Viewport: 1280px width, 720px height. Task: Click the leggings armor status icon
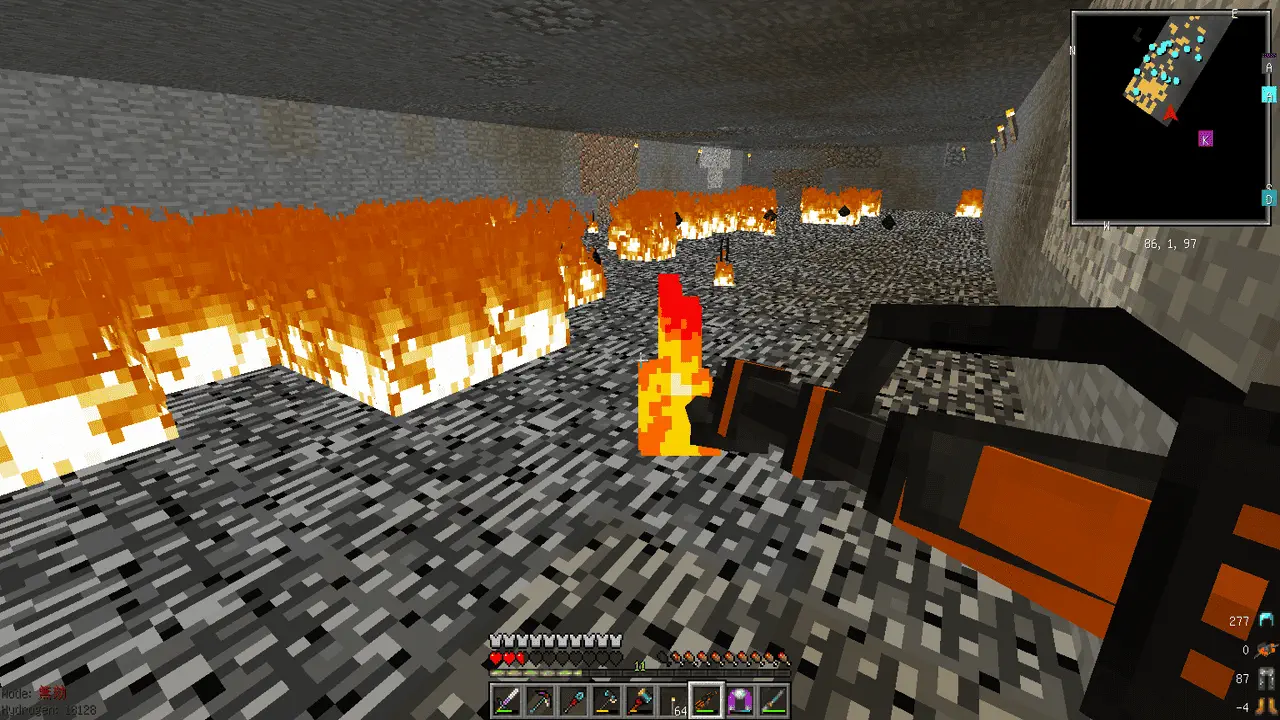pos(1267,679)
